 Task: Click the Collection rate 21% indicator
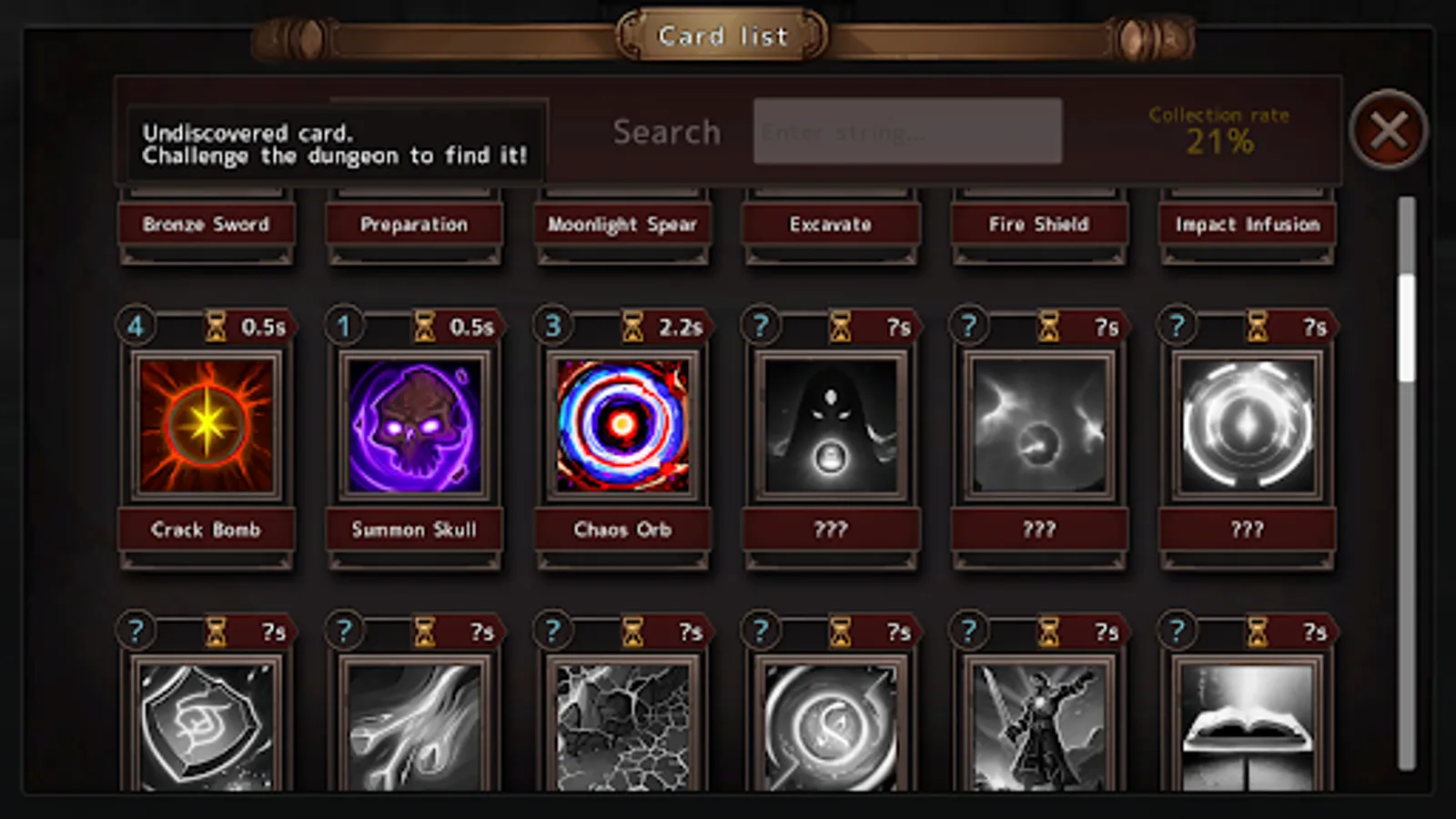tap(1219, 128)
